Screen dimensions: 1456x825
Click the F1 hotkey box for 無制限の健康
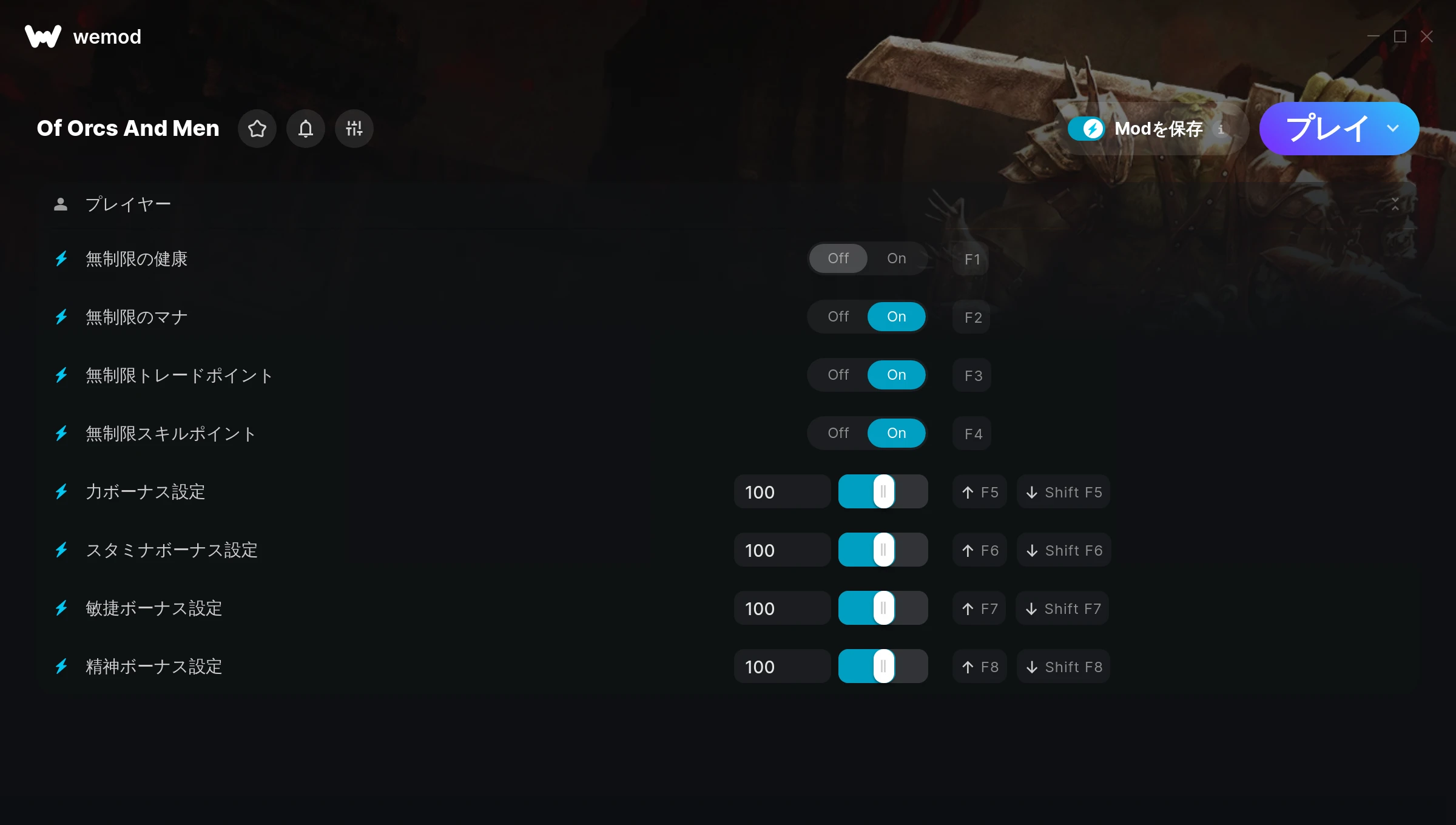click(x=972, y=259)
